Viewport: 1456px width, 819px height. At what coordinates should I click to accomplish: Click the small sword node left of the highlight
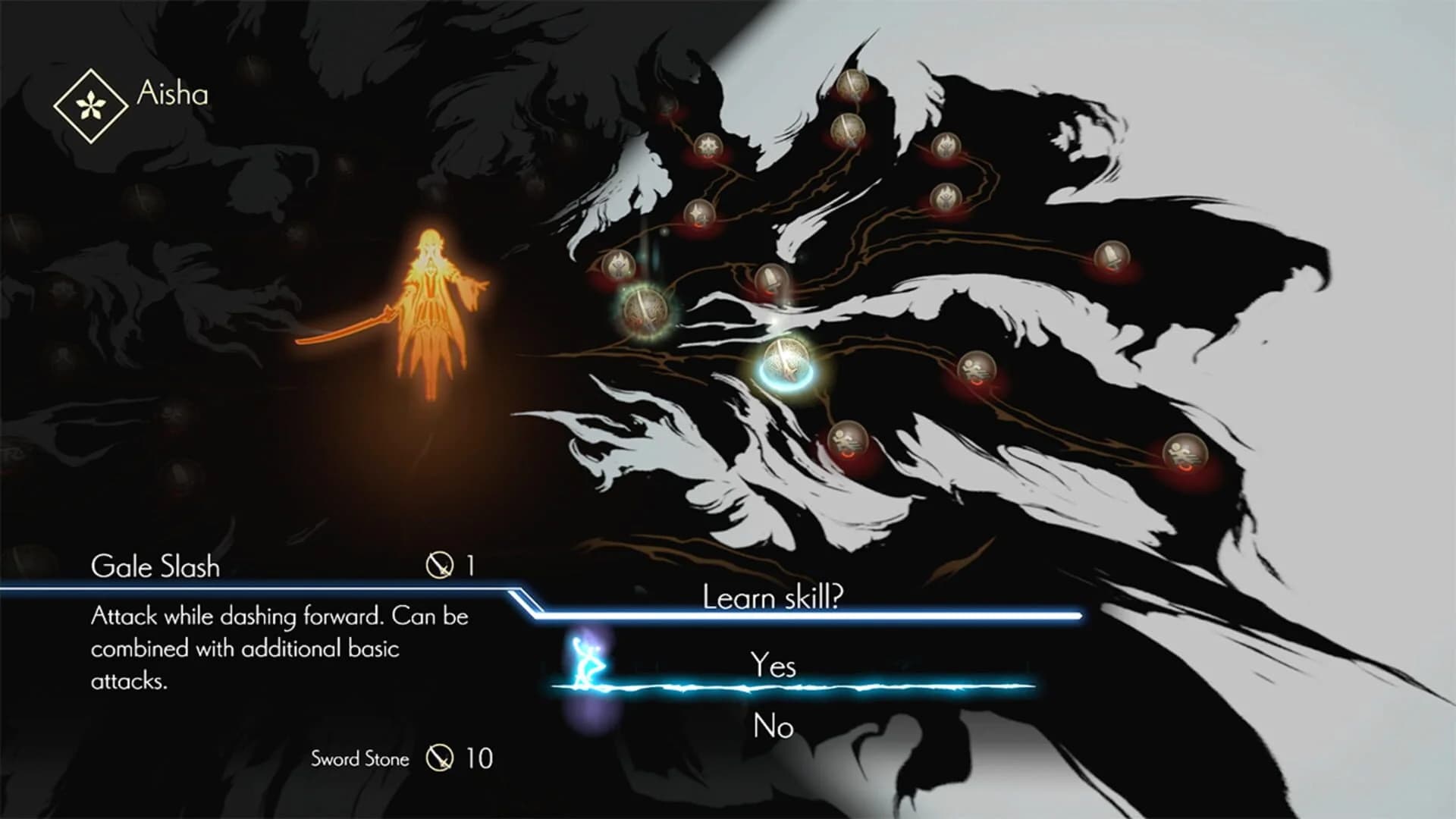[x=770, y=279]
